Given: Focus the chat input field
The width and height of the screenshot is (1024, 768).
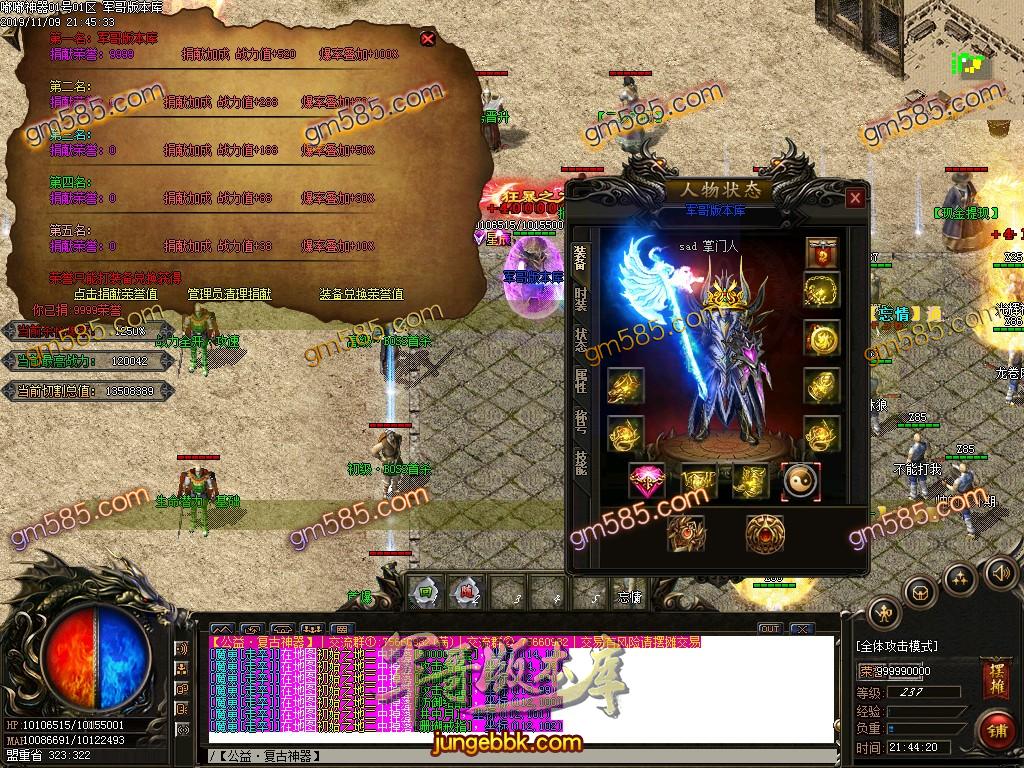Looking at the screenshot, I should point(520,755).
